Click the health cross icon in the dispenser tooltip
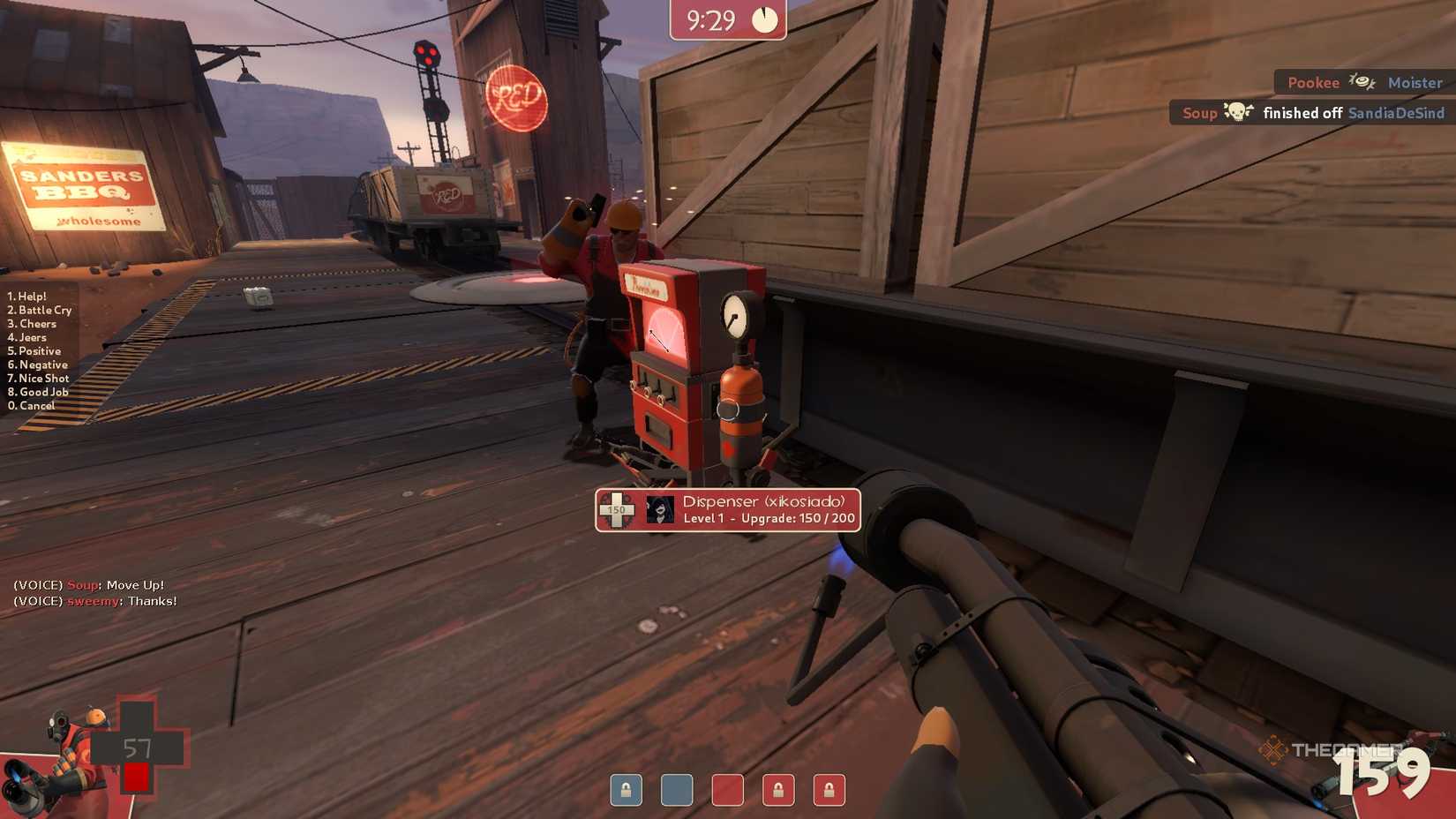 tap(618, 510)
